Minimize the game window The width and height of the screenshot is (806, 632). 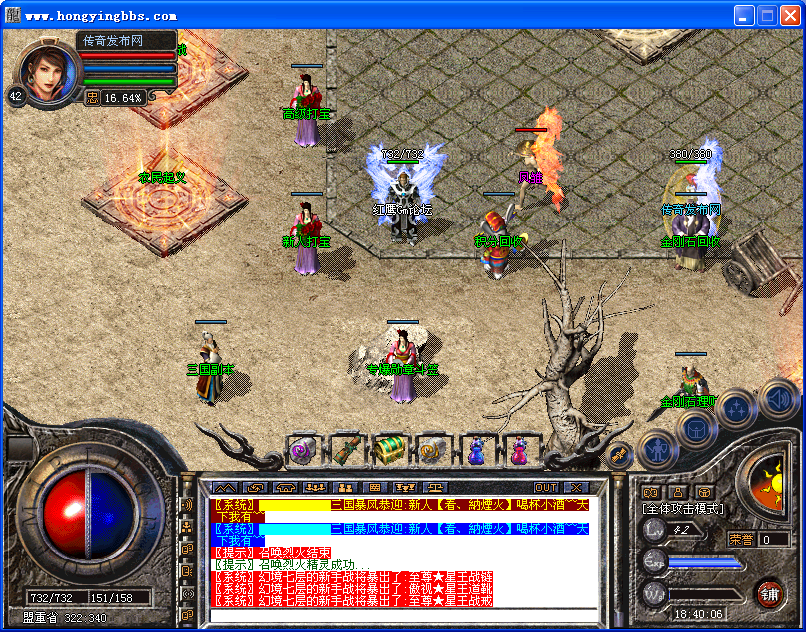pos(745,15)
